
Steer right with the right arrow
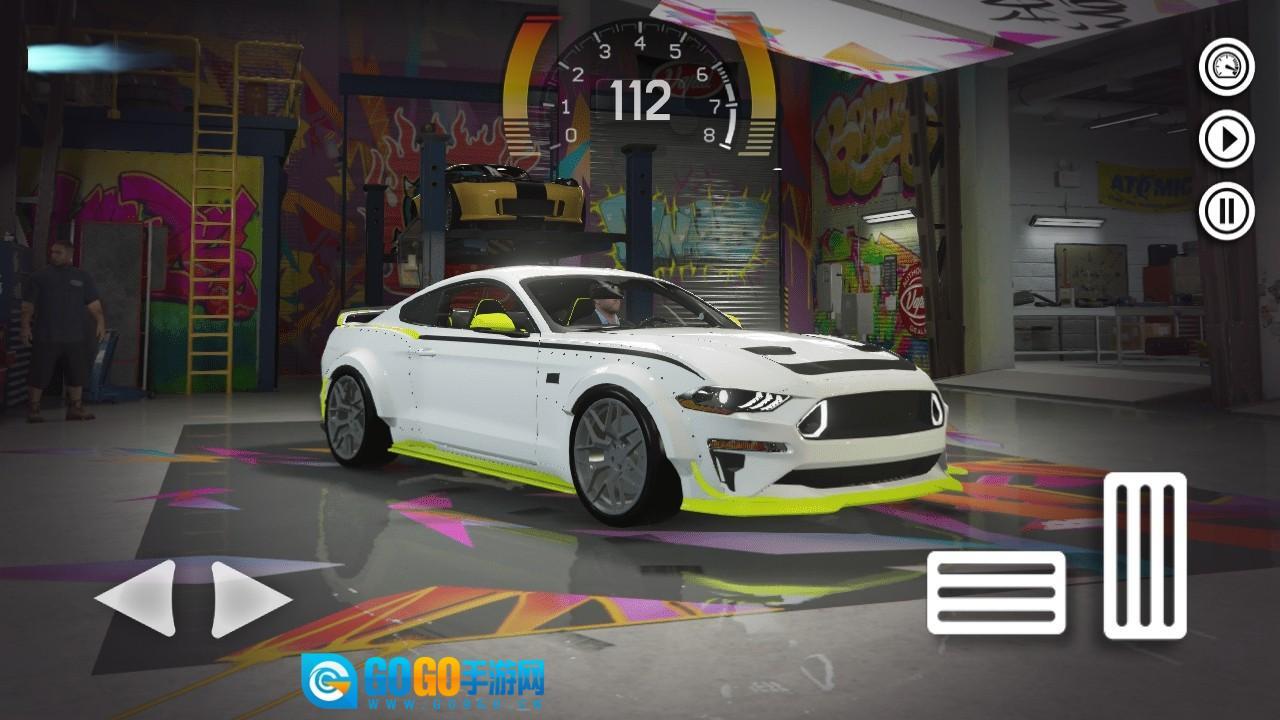tap(250, 599)
